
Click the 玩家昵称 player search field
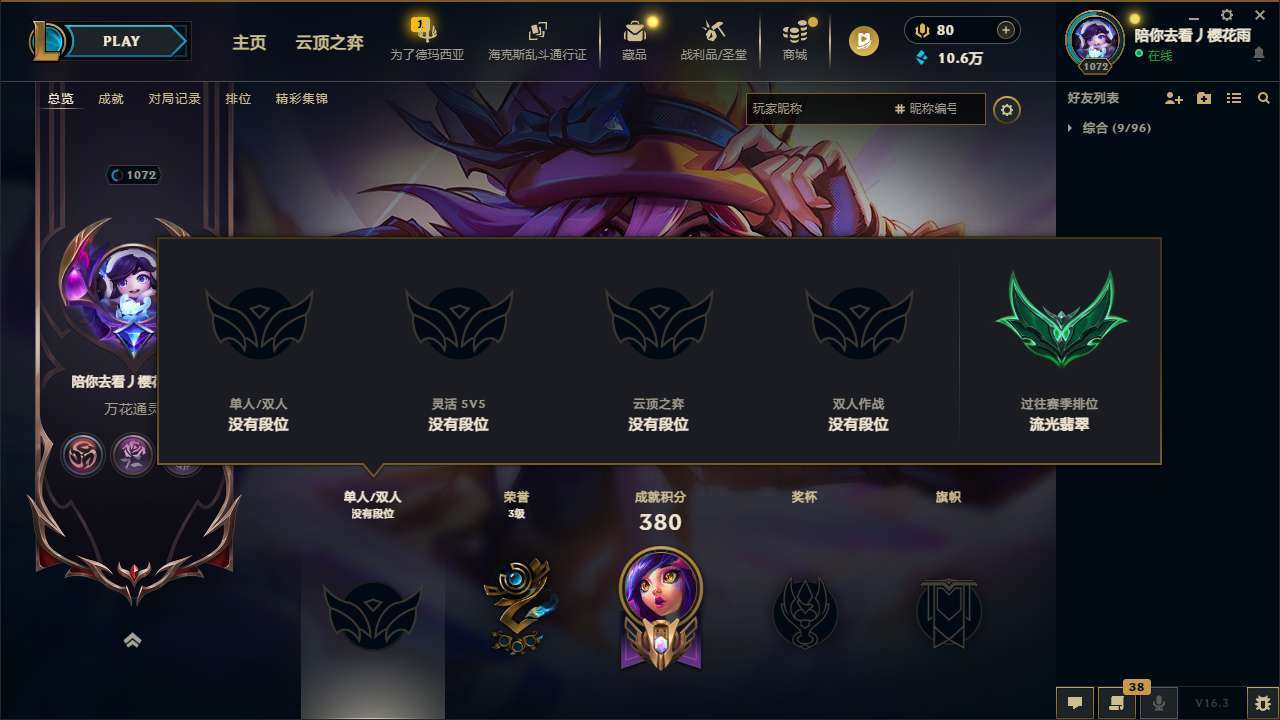820,108
